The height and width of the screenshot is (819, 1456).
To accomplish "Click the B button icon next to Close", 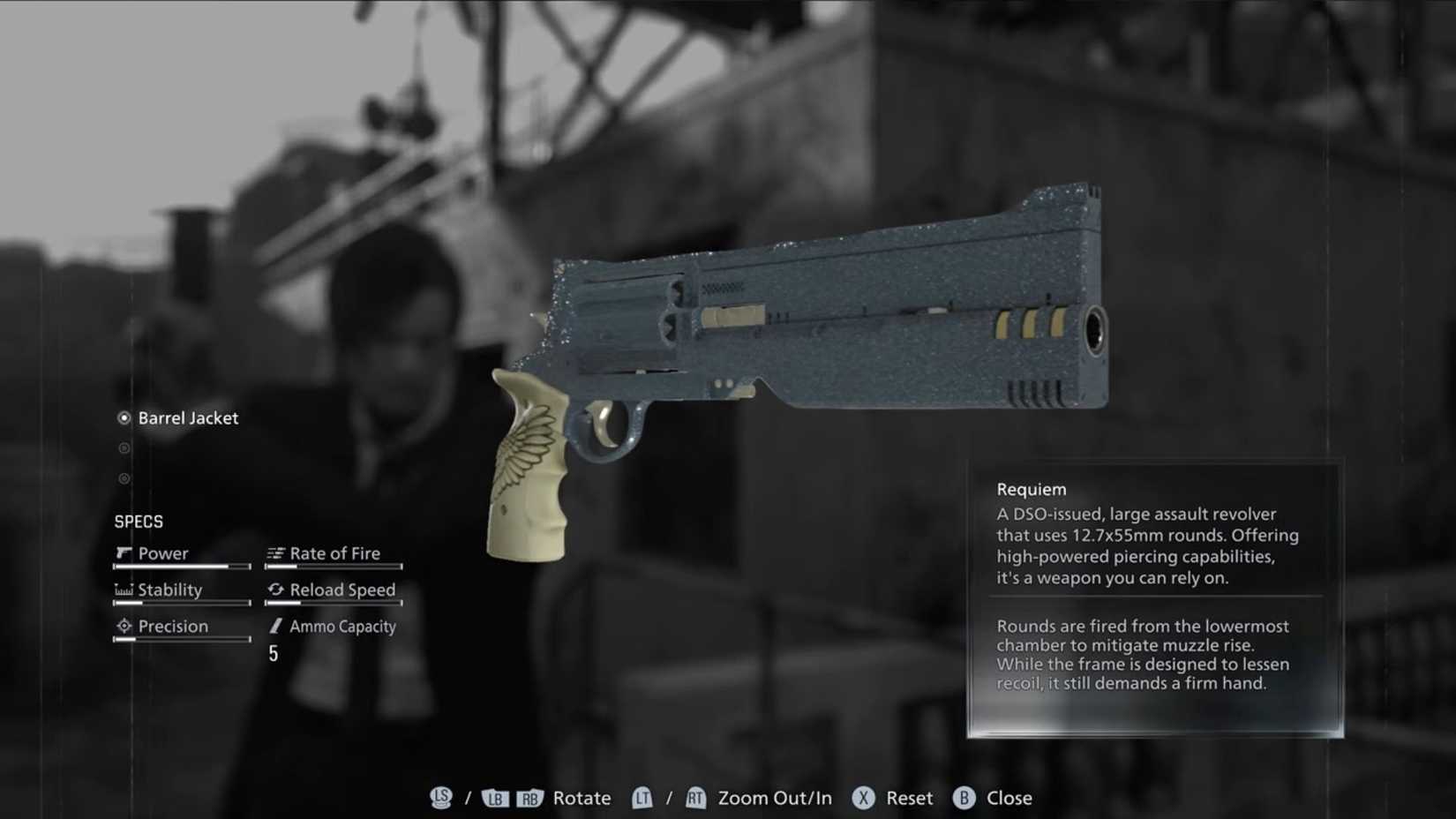I will tap(964, 798).
